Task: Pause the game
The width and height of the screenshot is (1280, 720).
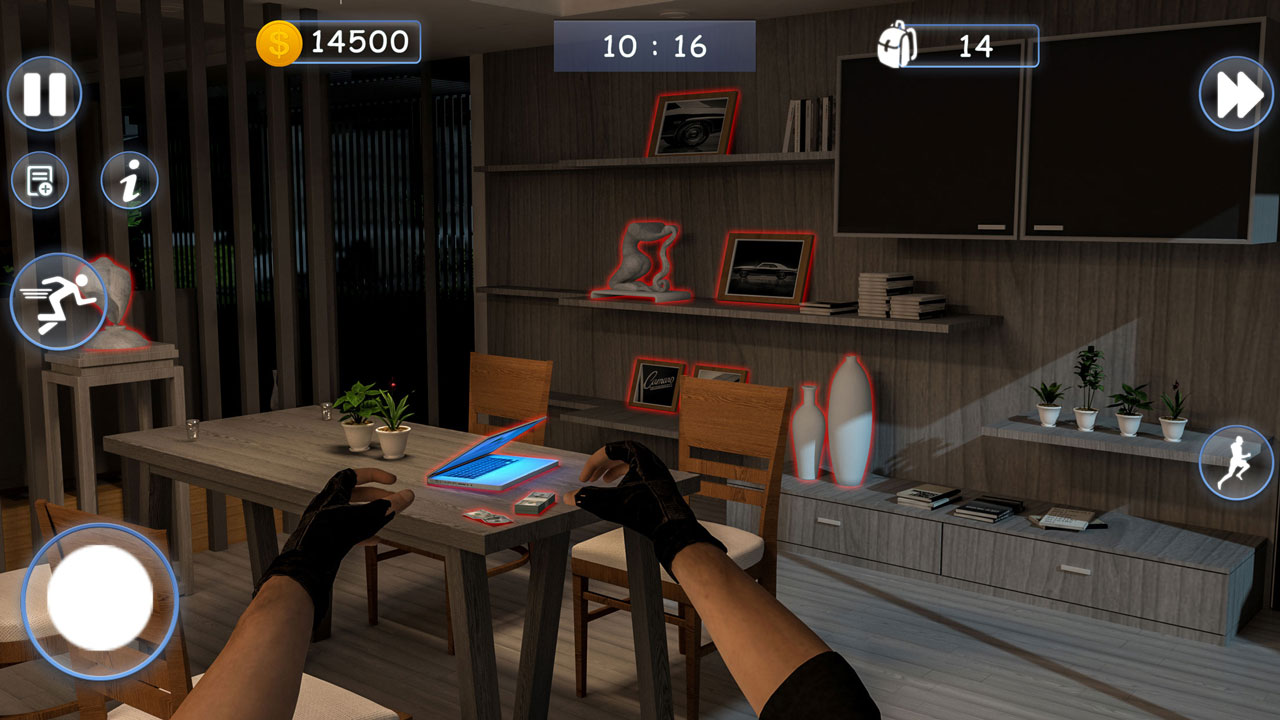Action: click(47, 92)
